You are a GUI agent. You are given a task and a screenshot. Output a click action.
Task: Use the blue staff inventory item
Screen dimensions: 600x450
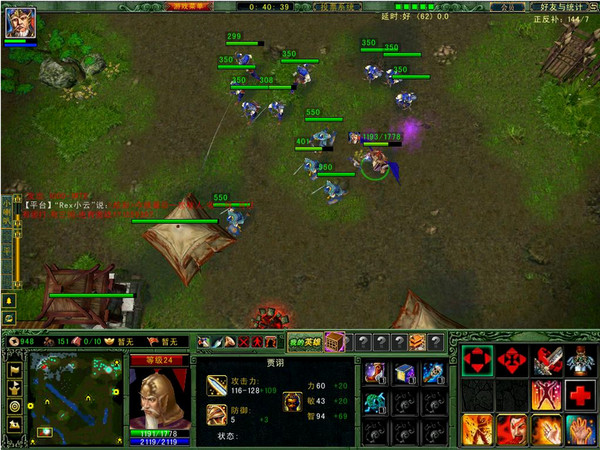pyautogui.click(x=432, y=373)
